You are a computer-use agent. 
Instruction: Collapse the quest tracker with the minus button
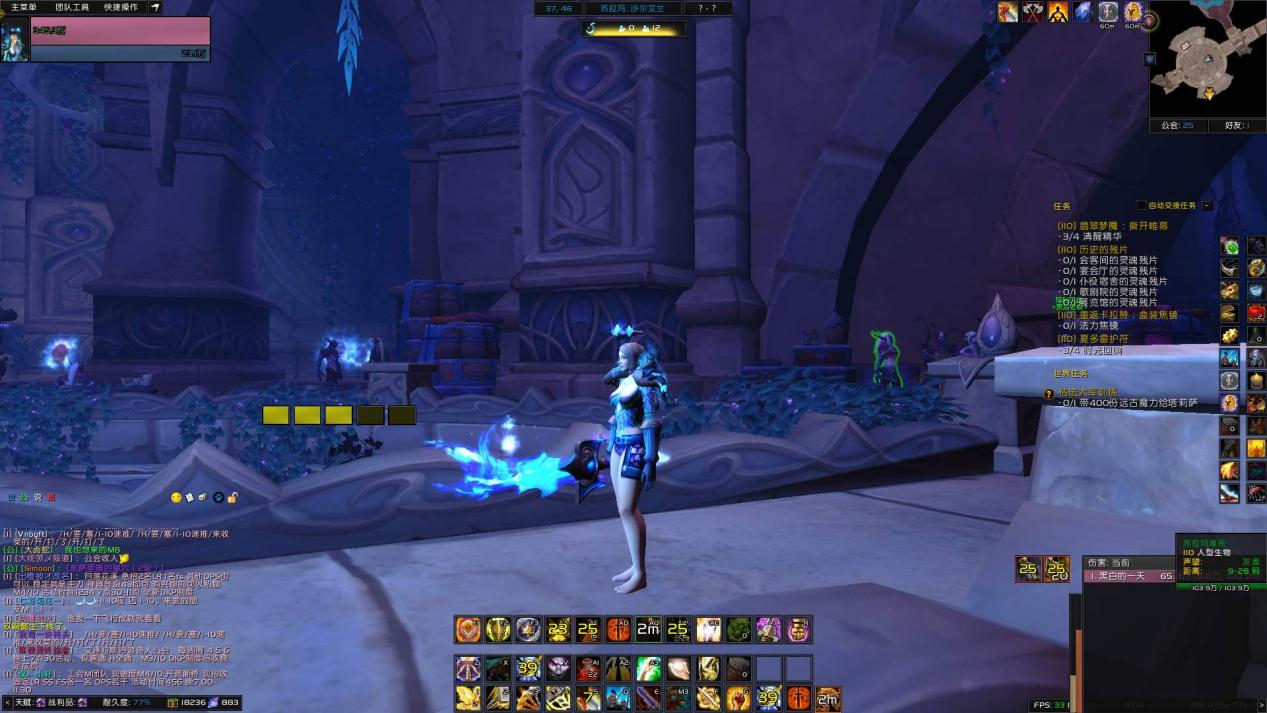click(x=1207, y=205)
